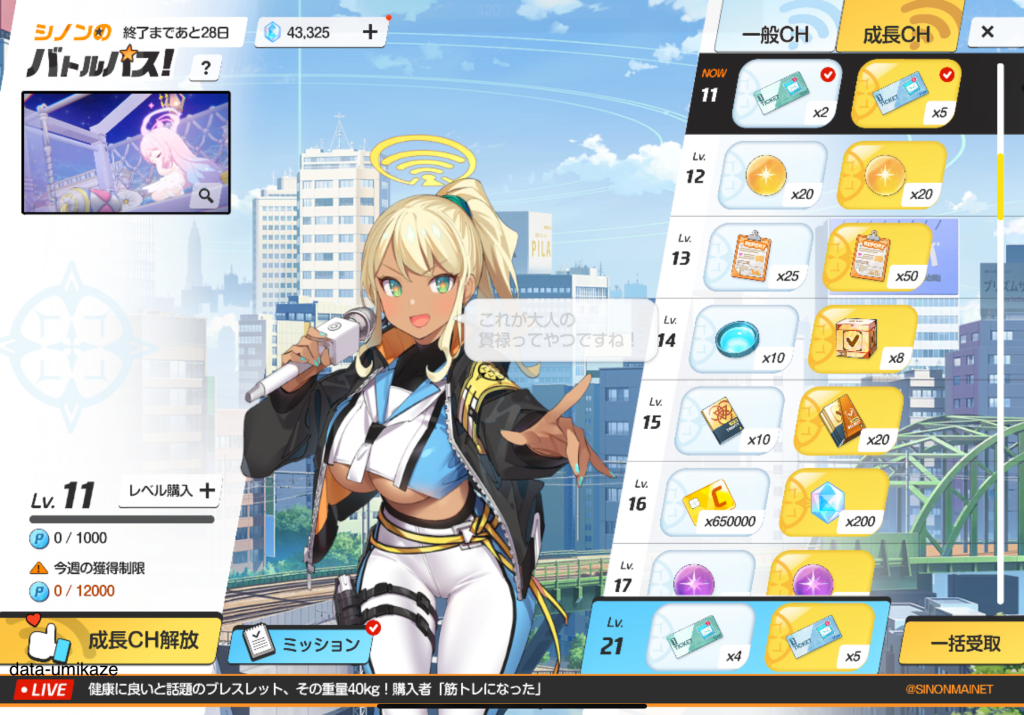Switch to the 成長CH tab

[897, 35]
